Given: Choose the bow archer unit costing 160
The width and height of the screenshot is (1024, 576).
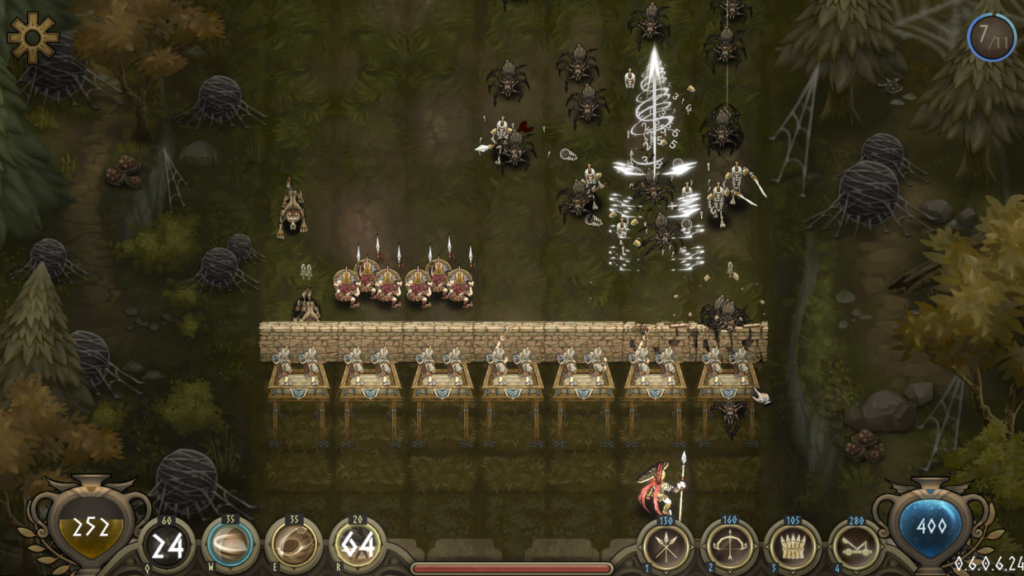Looking at the screenshot, I should 729,547.
